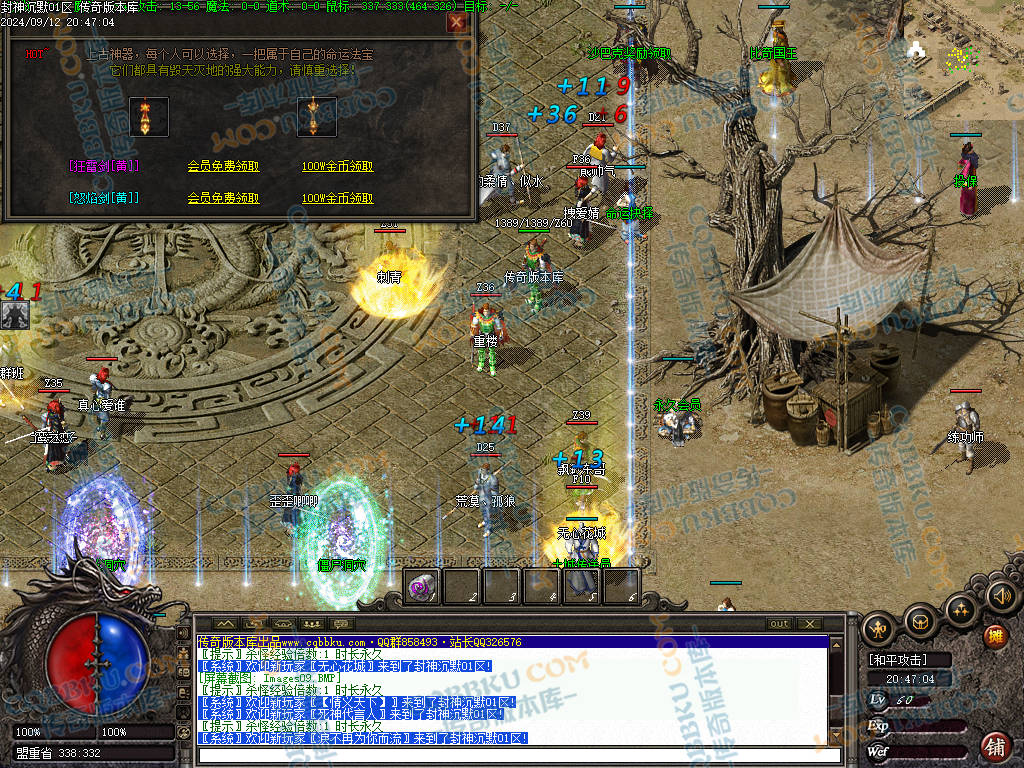
Task: Use the item in hotbar slot 1
Action: pos(421,587)
